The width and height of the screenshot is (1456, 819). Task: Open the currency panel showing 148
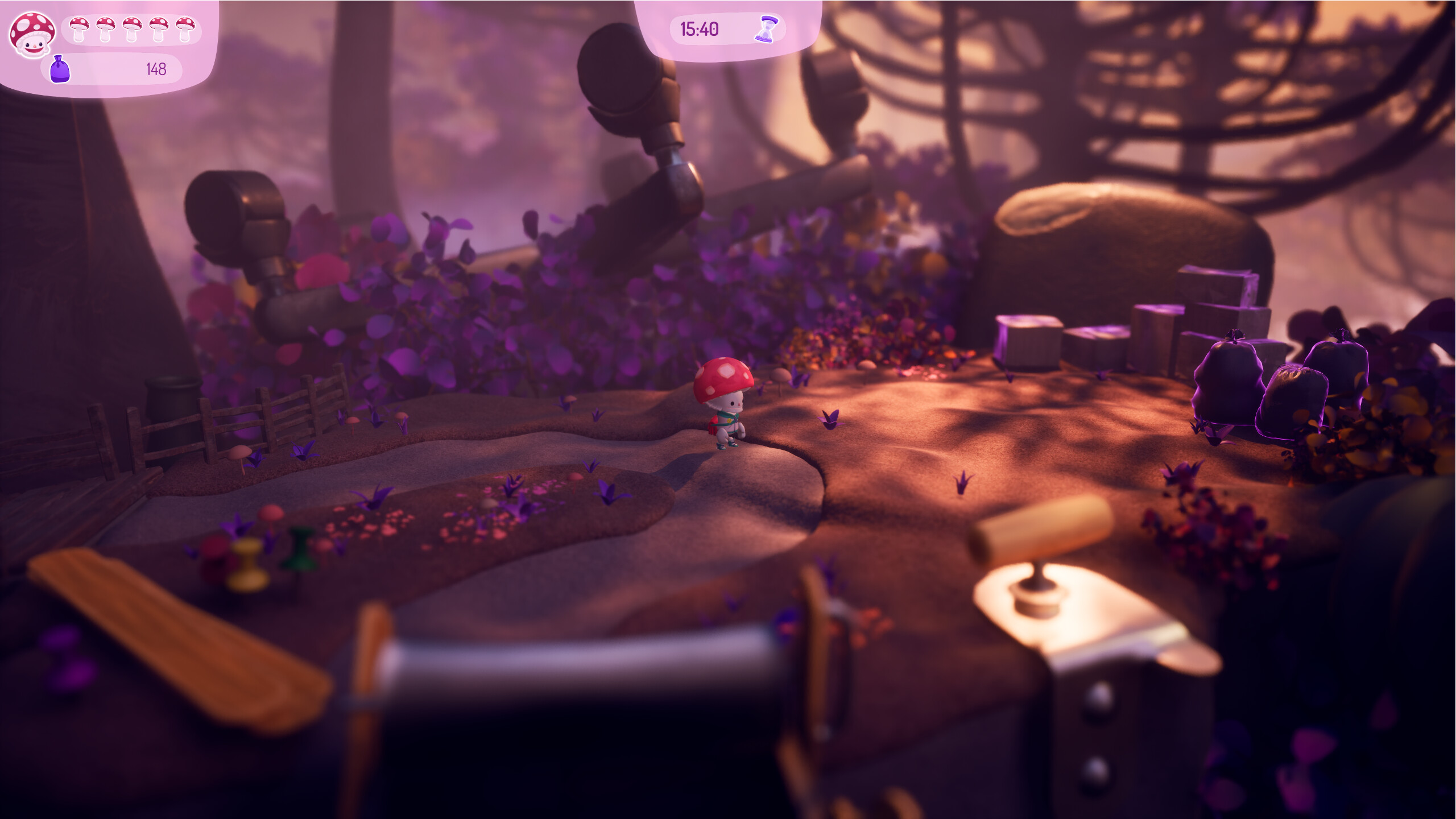click(111, 68)
